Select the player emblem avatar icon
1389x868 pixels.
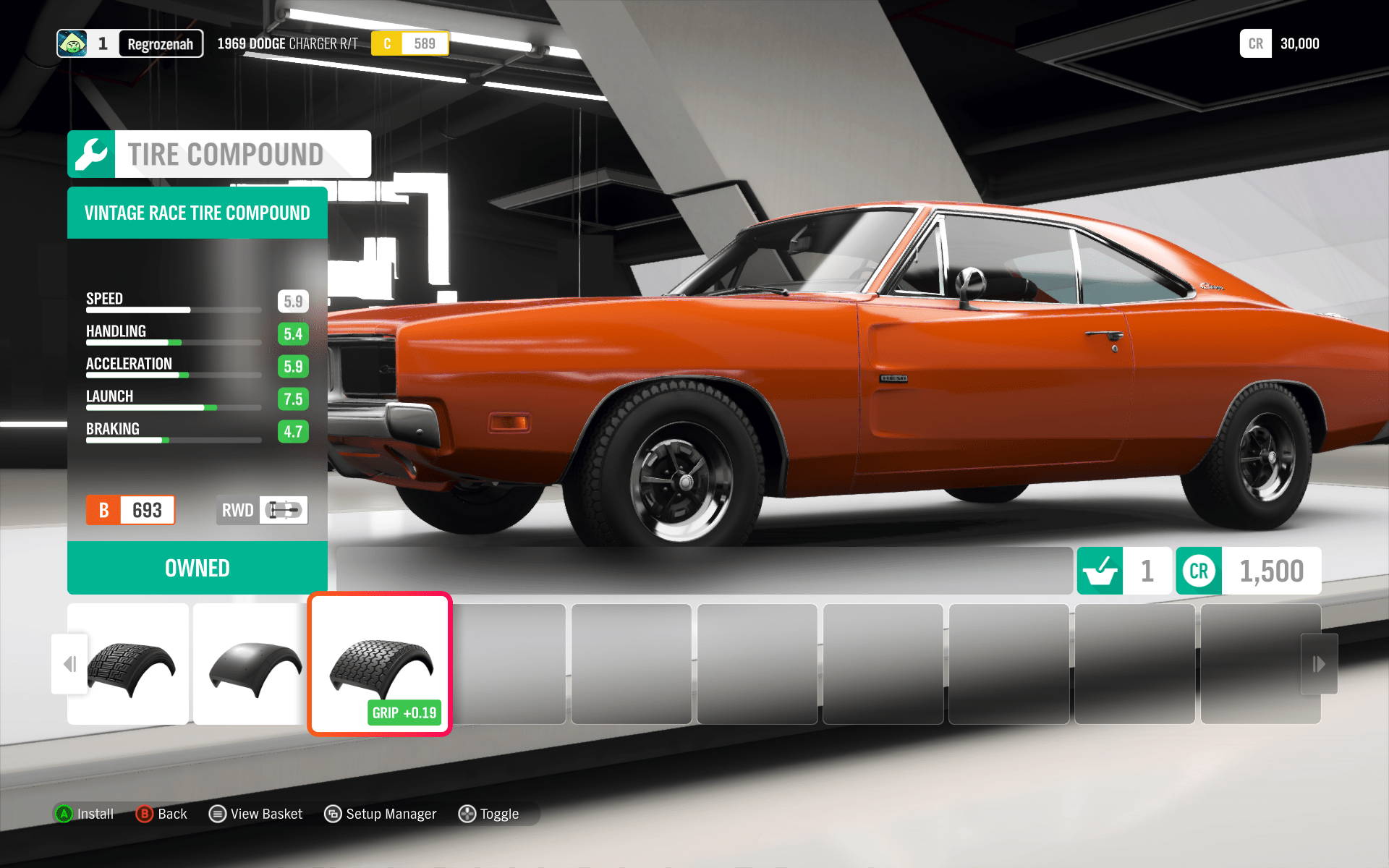[72, 43]
